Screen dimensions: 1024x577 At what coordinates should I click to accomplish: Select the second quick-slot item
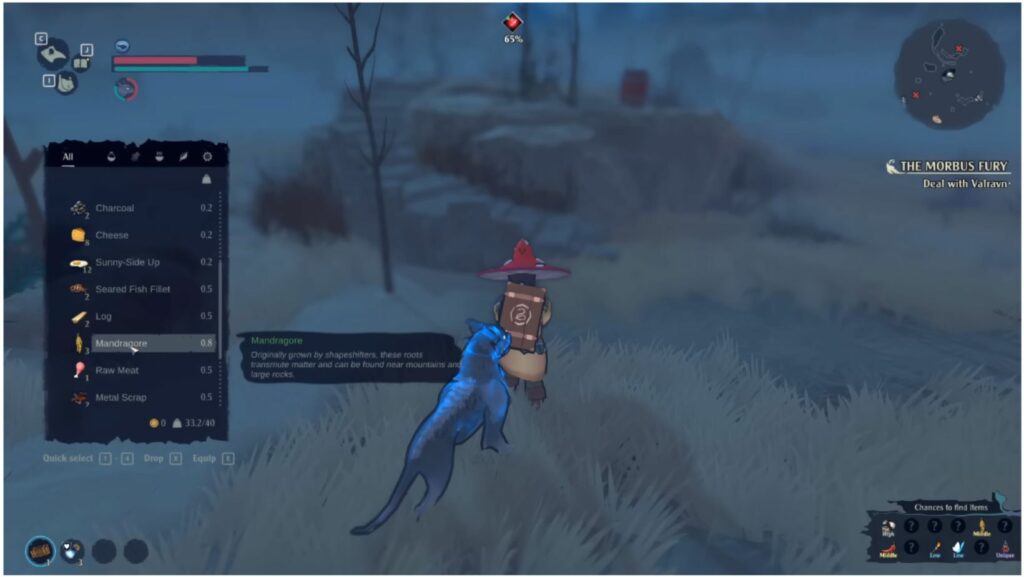[x=72, y=550]
